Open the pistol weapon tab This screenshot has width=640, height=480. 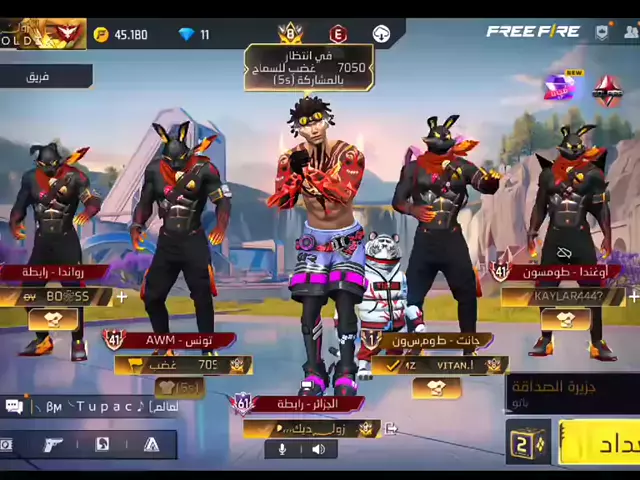coord(53,445)
